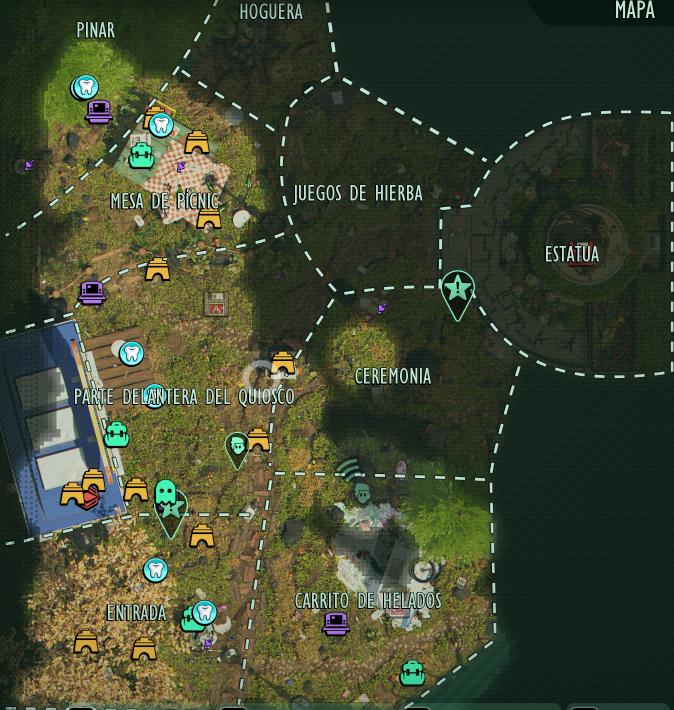Viewport: 674px width, 710px height.
Task: Click the signal waves marker above Carrito de Helados
Action: point(348,468)
